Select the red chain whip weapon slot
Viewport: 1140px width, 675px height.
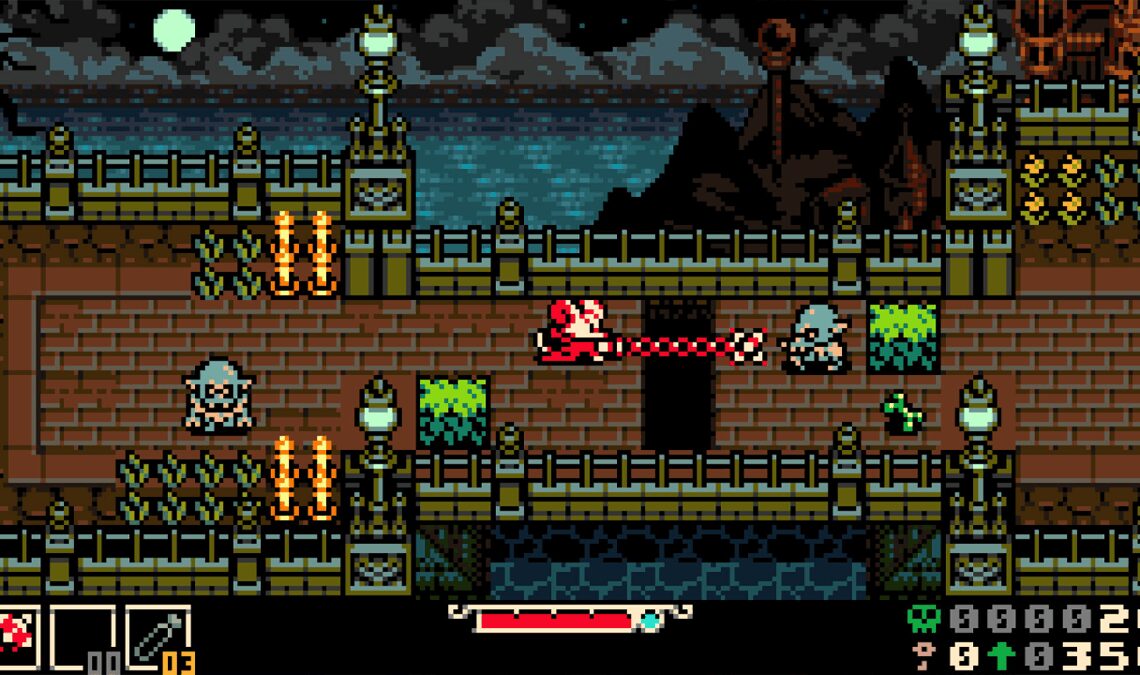[17, 636]
